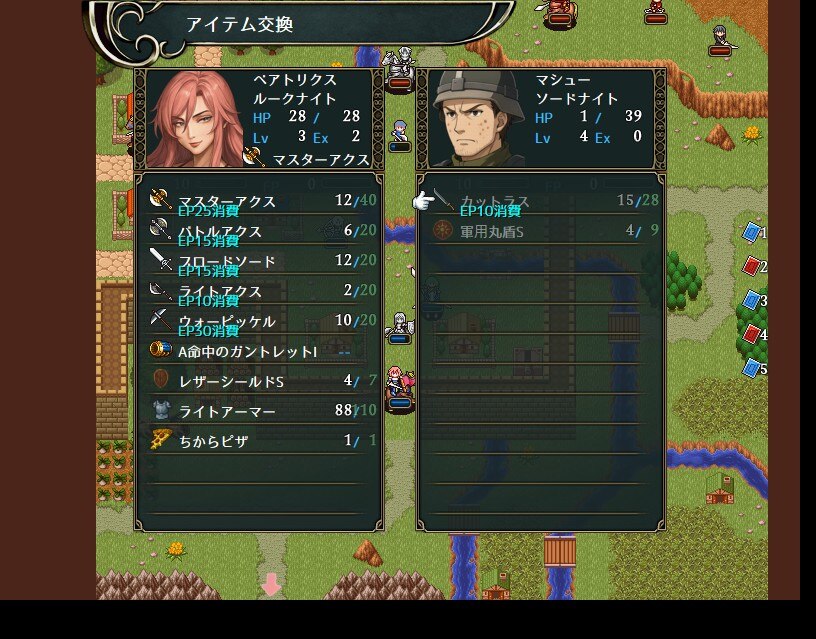Select the red card icon numbered 2
Screen dimensions: 816x639
(751, 267)
